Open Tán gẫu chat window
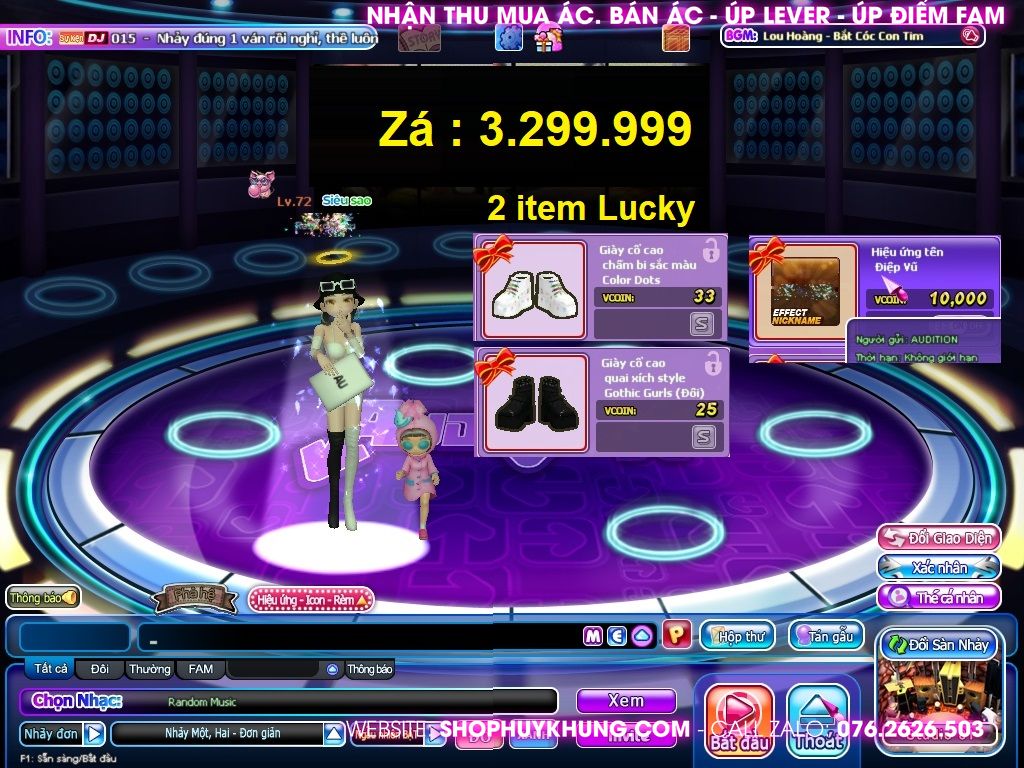 coord(827,635)
